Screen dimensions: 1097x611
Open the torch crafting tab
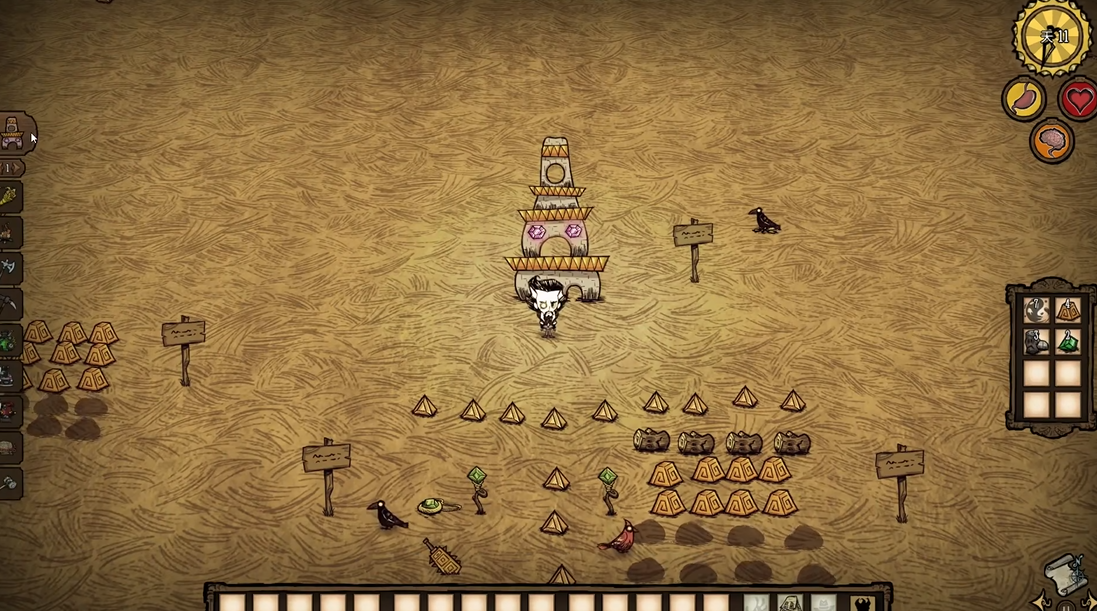(x=8, y=197)
